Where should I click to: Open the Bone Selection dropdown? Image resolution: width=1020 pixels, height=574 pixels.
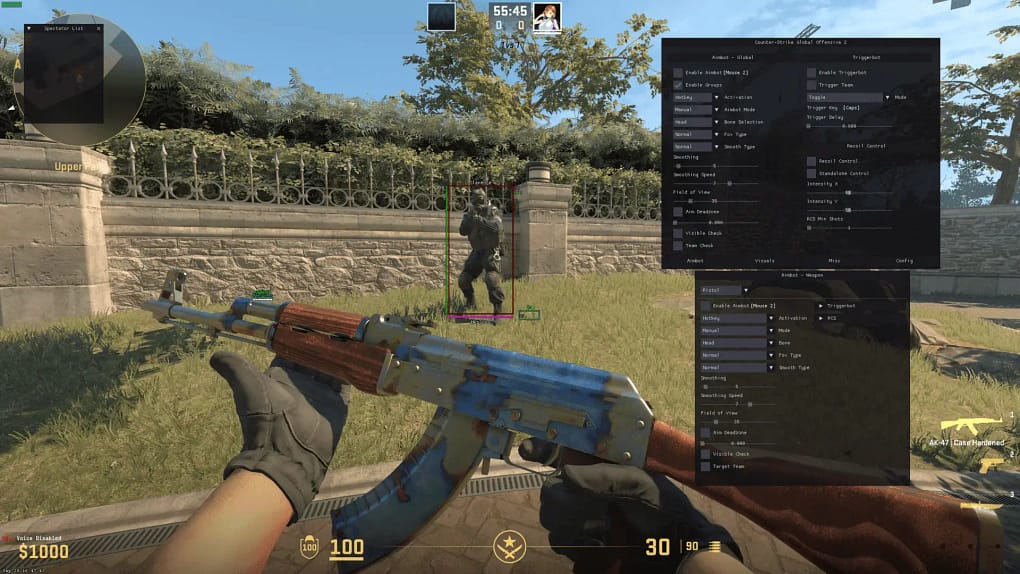point(694,122)
